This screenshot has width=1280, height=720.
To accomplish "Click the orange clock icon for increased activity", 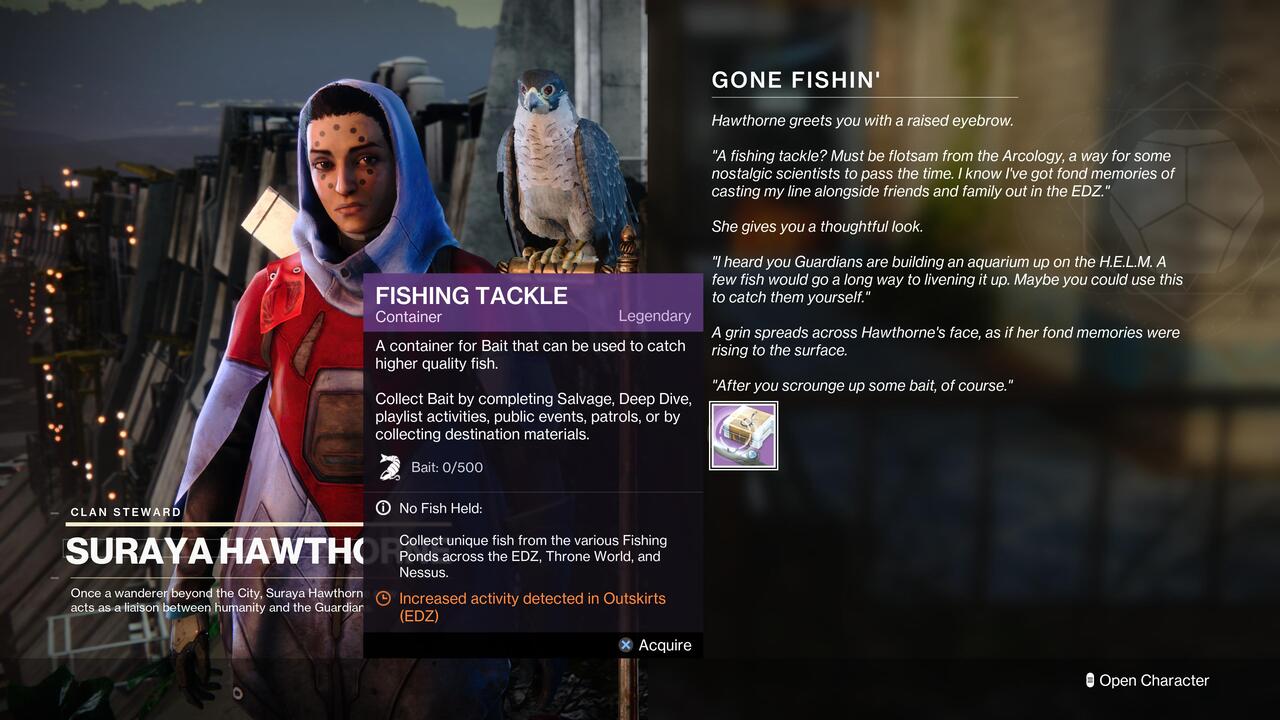I will pos(383,598).
